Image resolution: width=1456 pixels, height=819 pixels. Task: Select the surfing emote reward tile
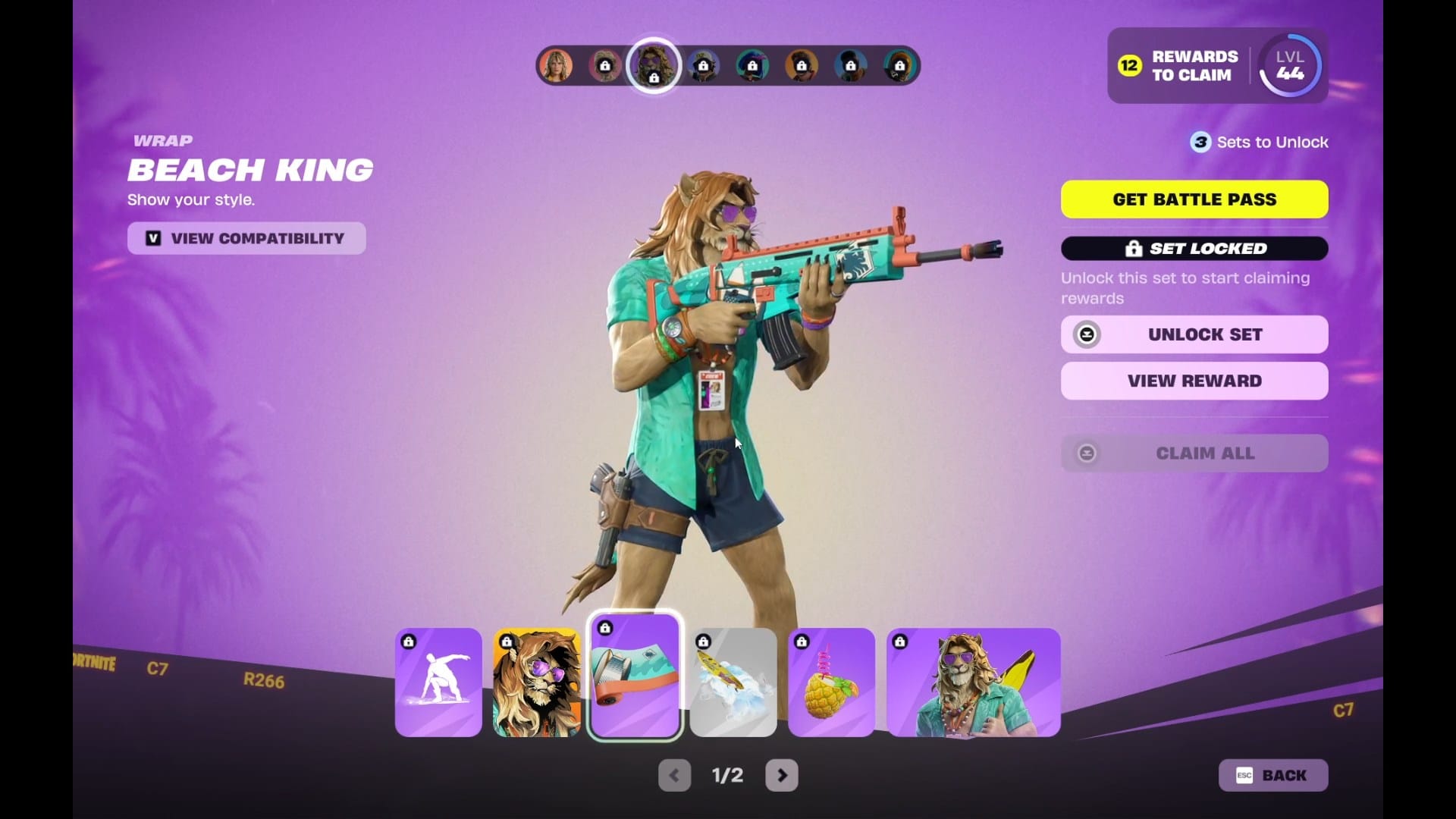click(x=438, y=682)
